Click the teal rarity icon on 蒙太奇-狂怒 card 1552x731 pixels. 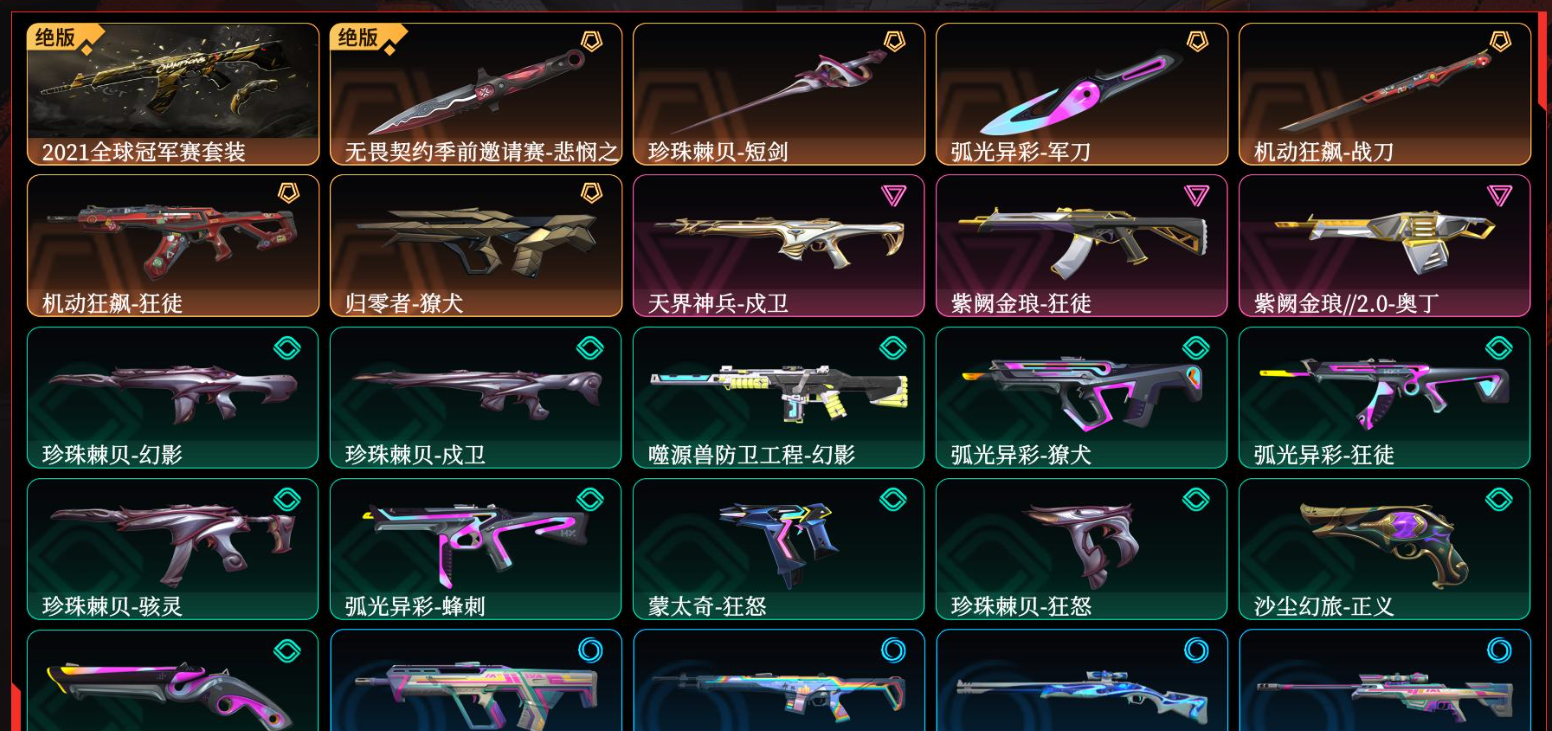pyautogui.click(x=893, y=498)
